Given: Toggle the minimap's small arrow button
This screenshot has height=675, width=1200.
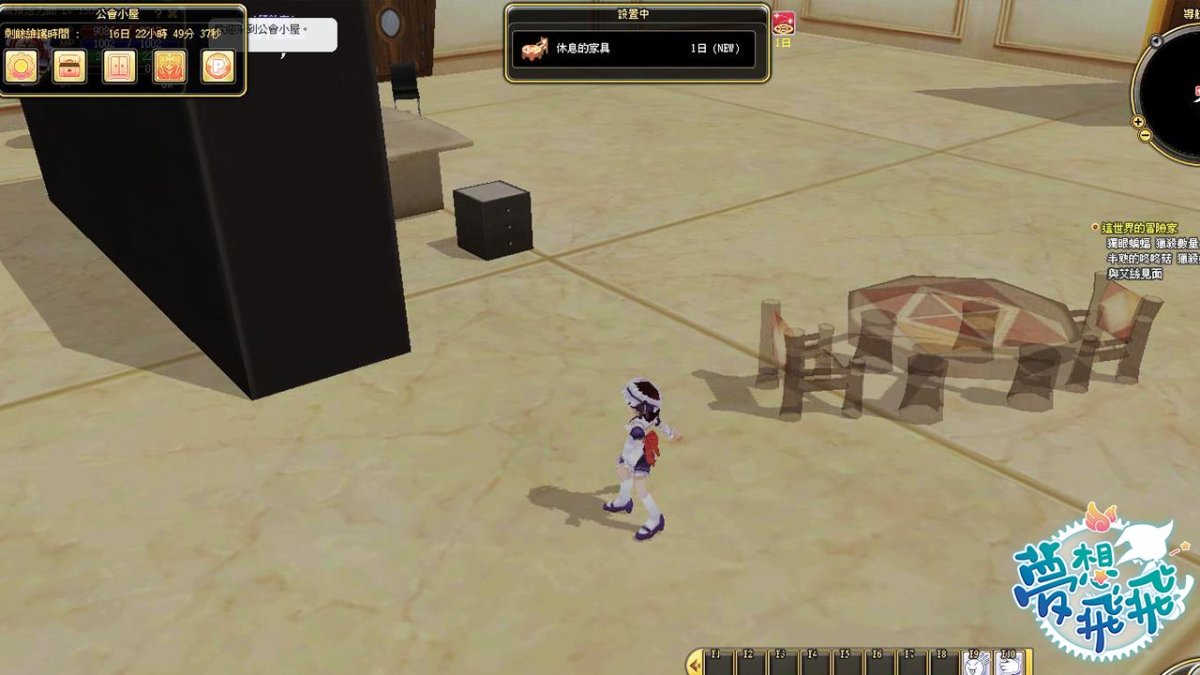Looking at the screenshot, I should click(1156, 41).
